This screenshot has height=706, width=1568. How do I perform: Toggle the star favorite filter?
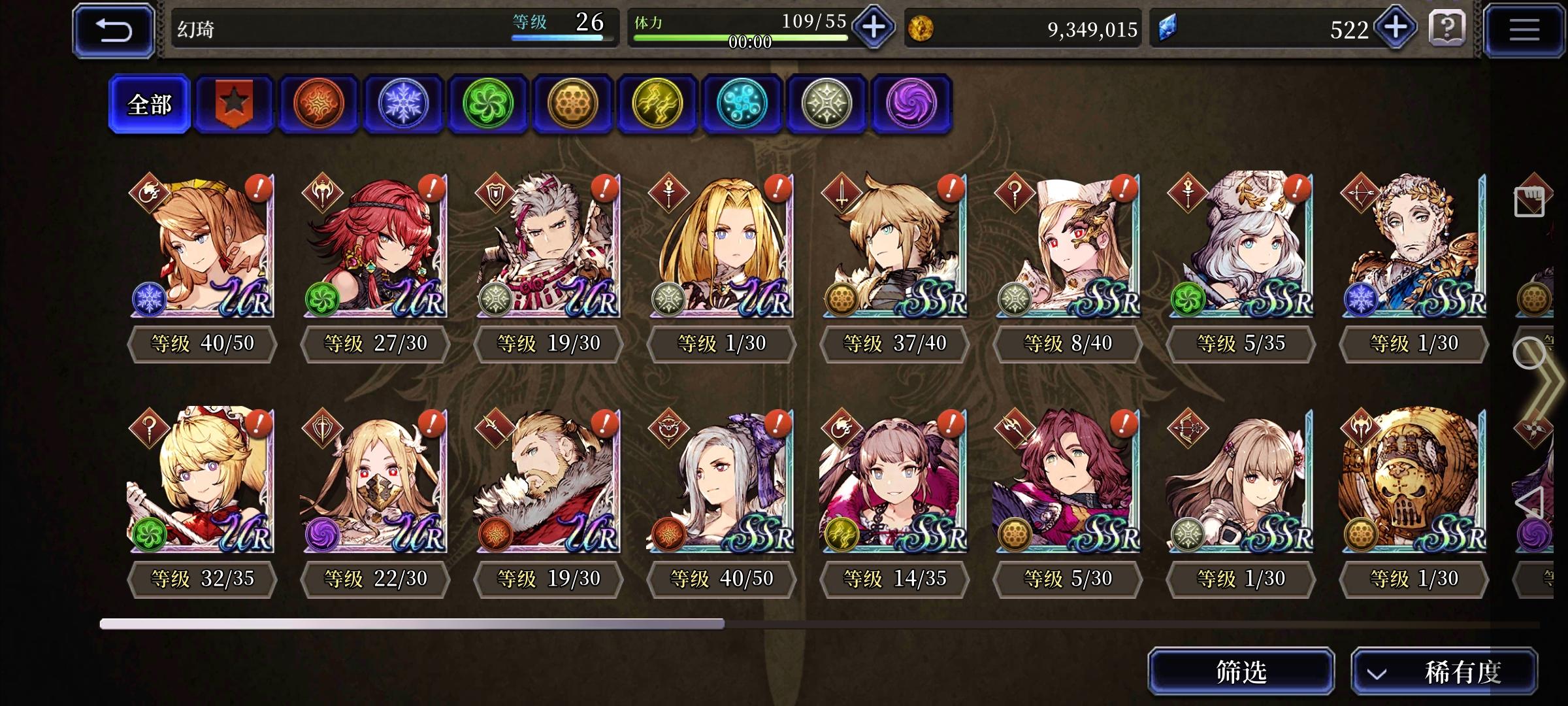tap(234, 105)
